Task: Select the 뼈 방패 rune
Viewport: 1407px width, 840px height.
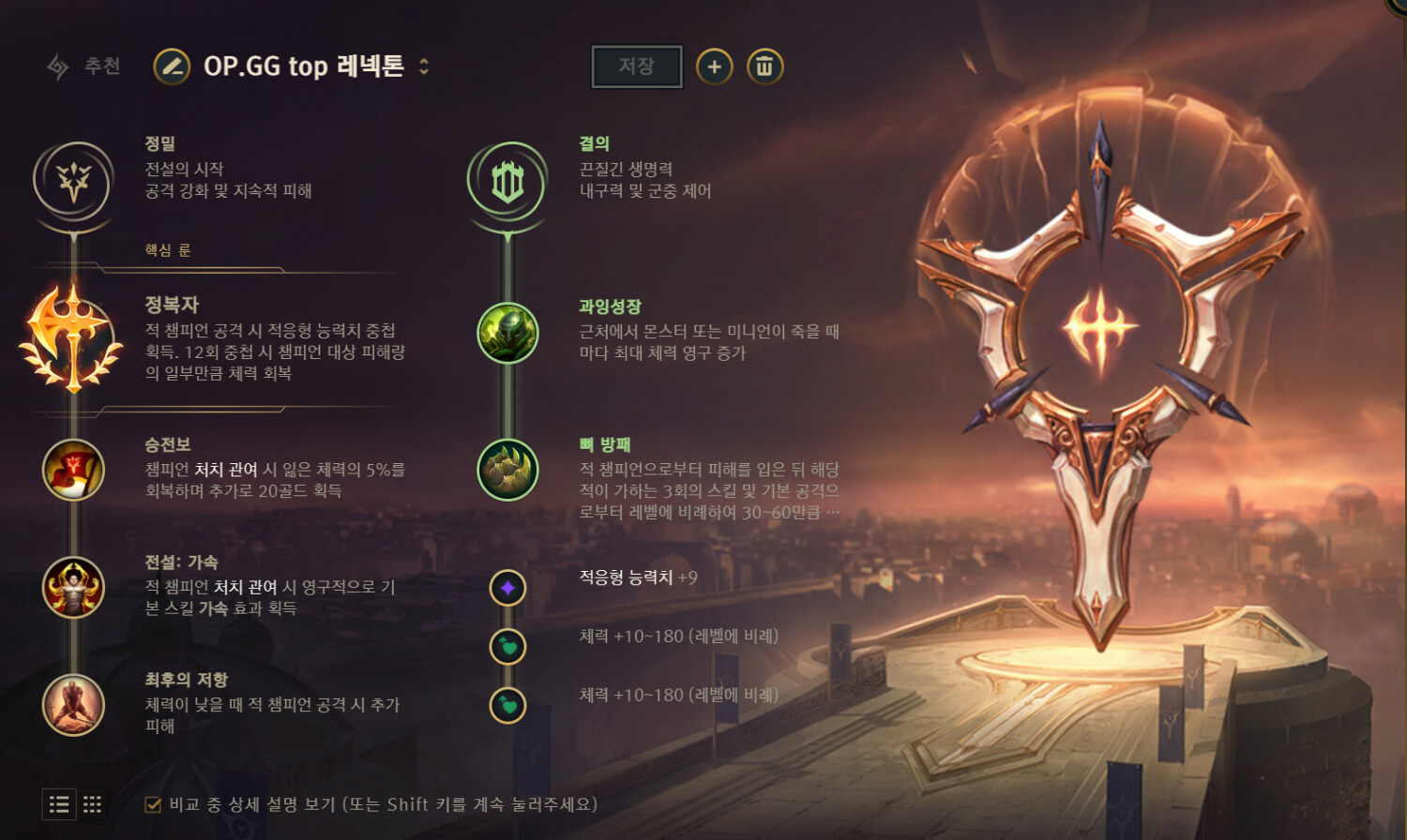Action: (x=507, y=470)
